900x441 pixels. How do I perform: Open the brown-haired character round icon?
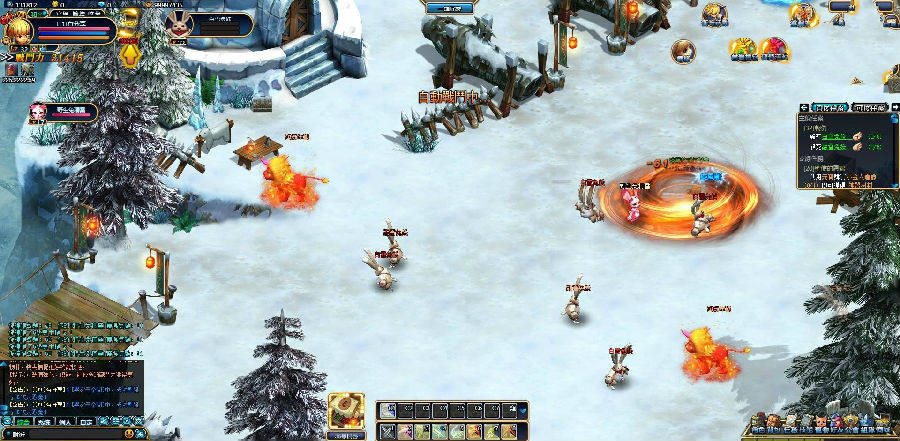click(x=683, y=50)
